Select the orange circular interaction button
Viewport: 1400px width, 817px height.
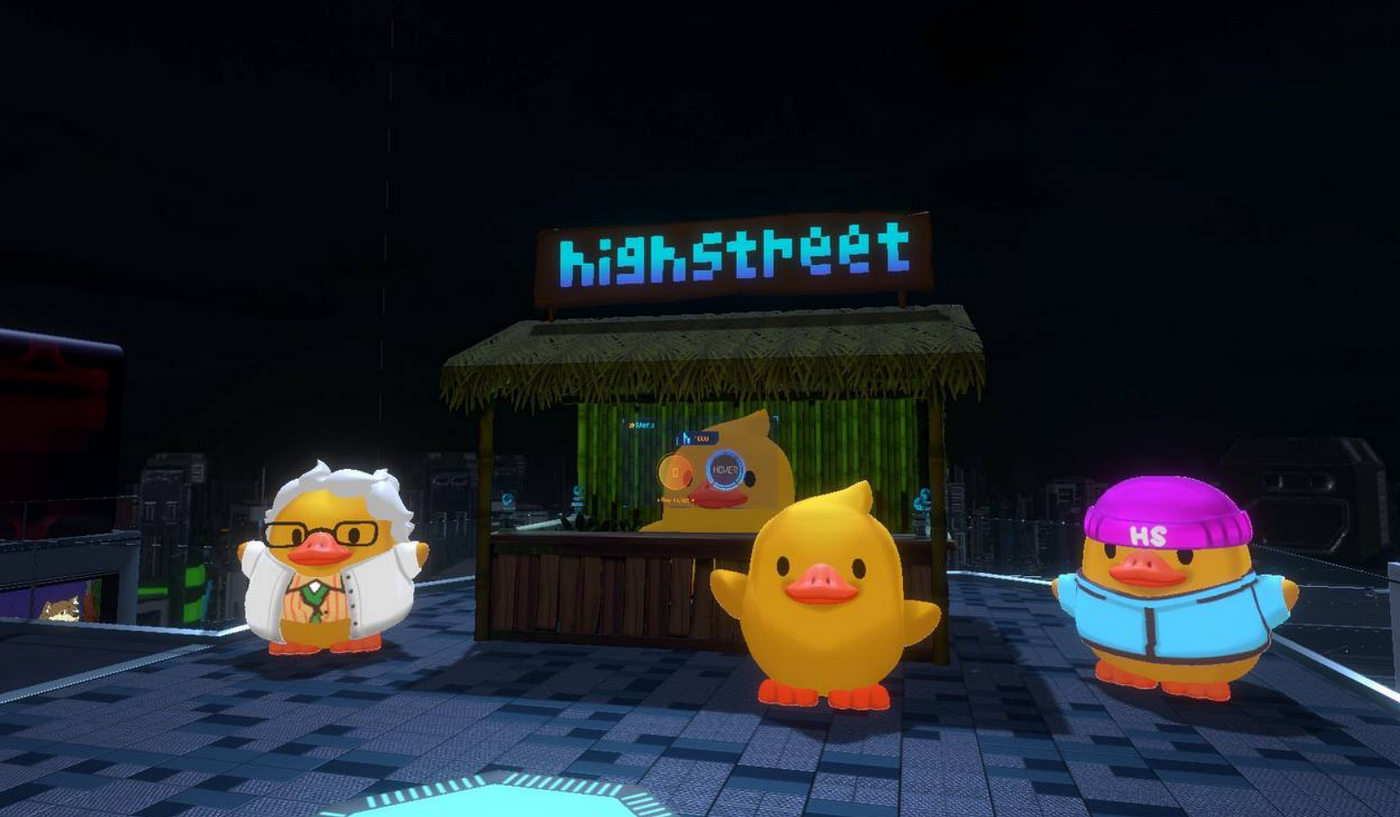(675, 471)
